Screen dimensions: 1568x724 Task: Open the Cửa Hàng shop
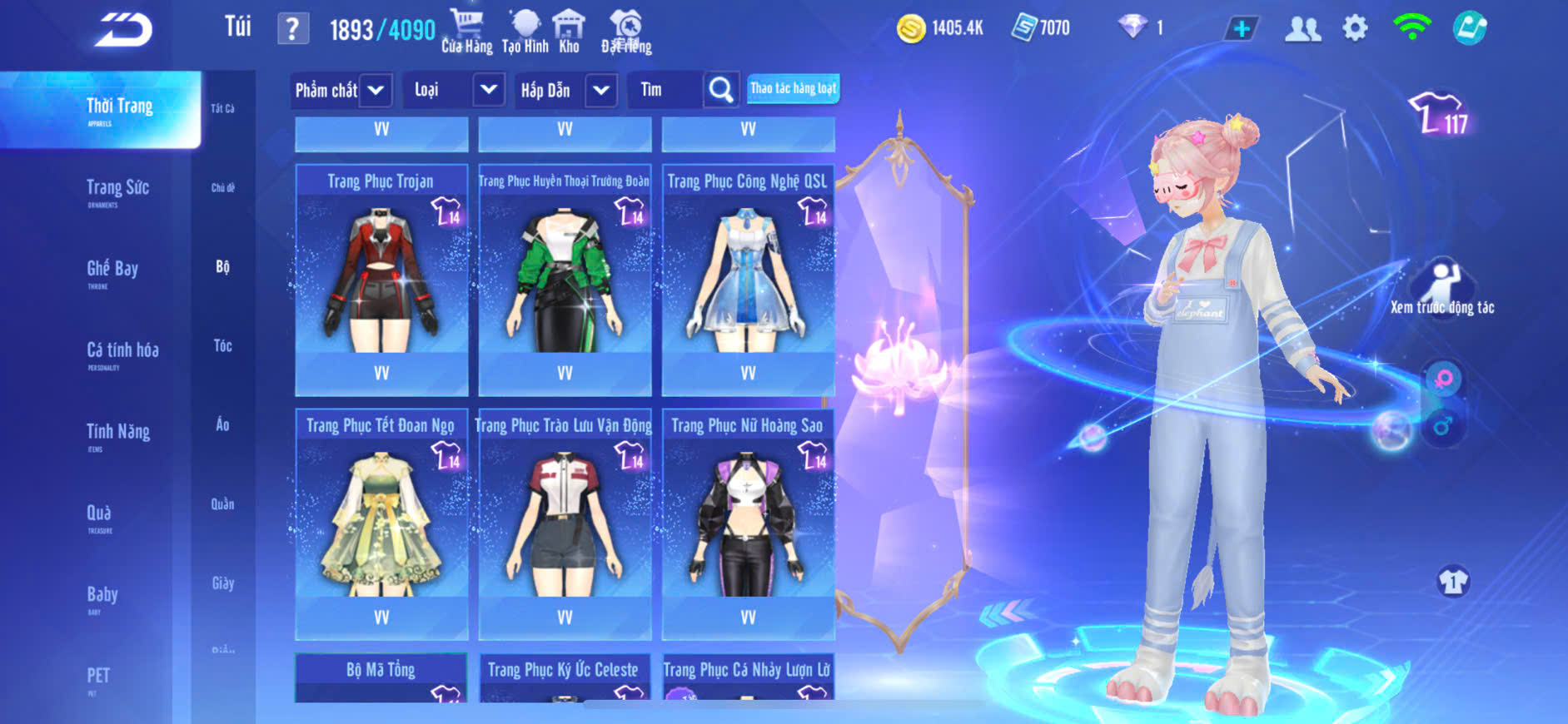[466, 32]
